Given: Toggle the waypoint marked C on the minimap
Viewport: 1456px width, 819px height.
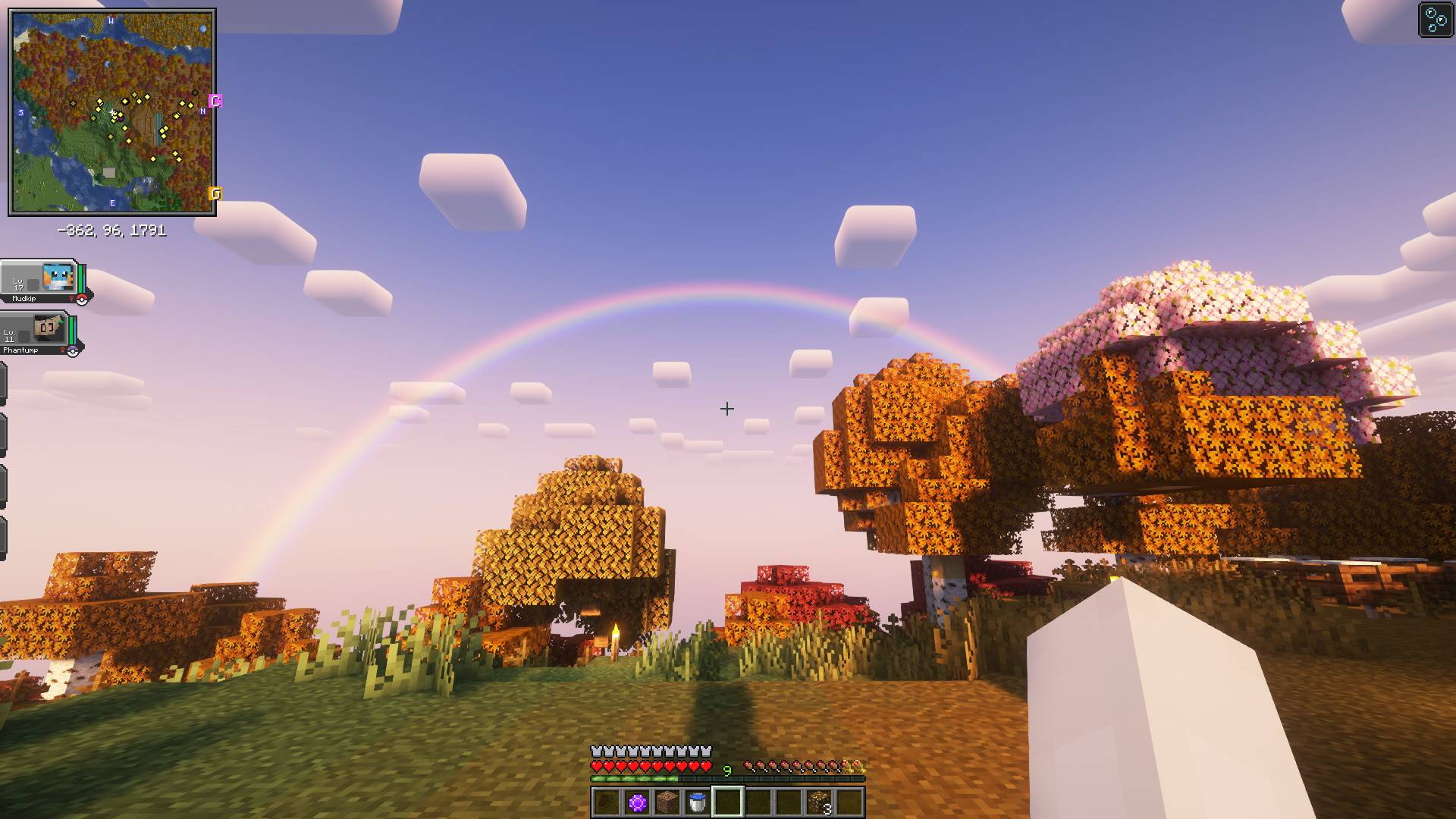Looking at the screenshot, I should [216, 99].
